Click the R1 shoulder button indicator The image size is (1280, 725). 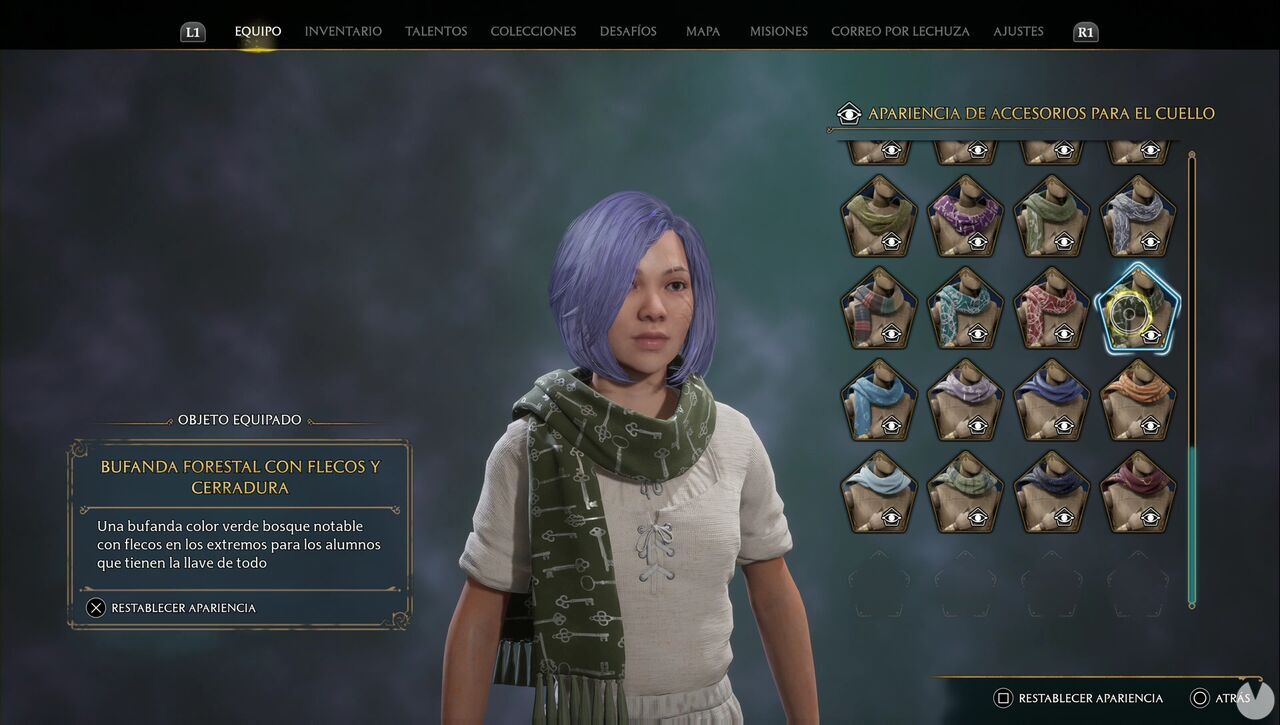(x=1085, y=31)
